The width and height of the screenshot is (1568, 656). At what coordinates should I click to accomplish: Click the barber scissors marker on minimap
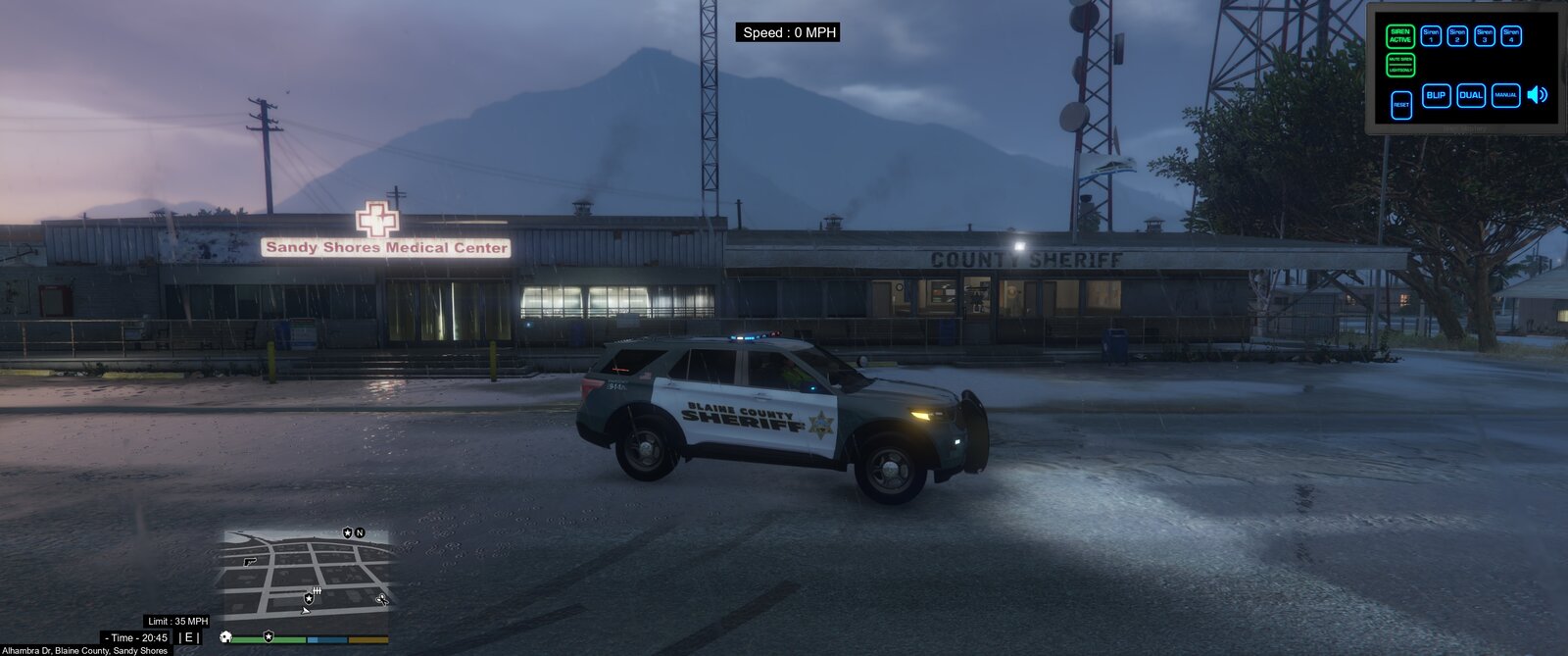(381, 599)
